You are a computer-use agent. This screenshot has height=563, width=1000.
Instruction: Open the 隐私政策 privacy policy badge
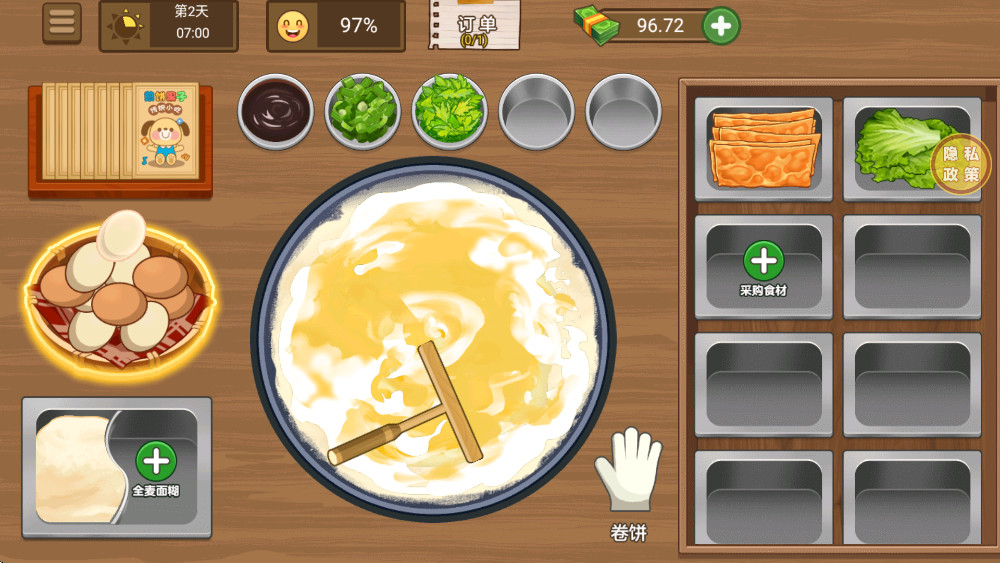pyautogui.click(x=961, y=164)
